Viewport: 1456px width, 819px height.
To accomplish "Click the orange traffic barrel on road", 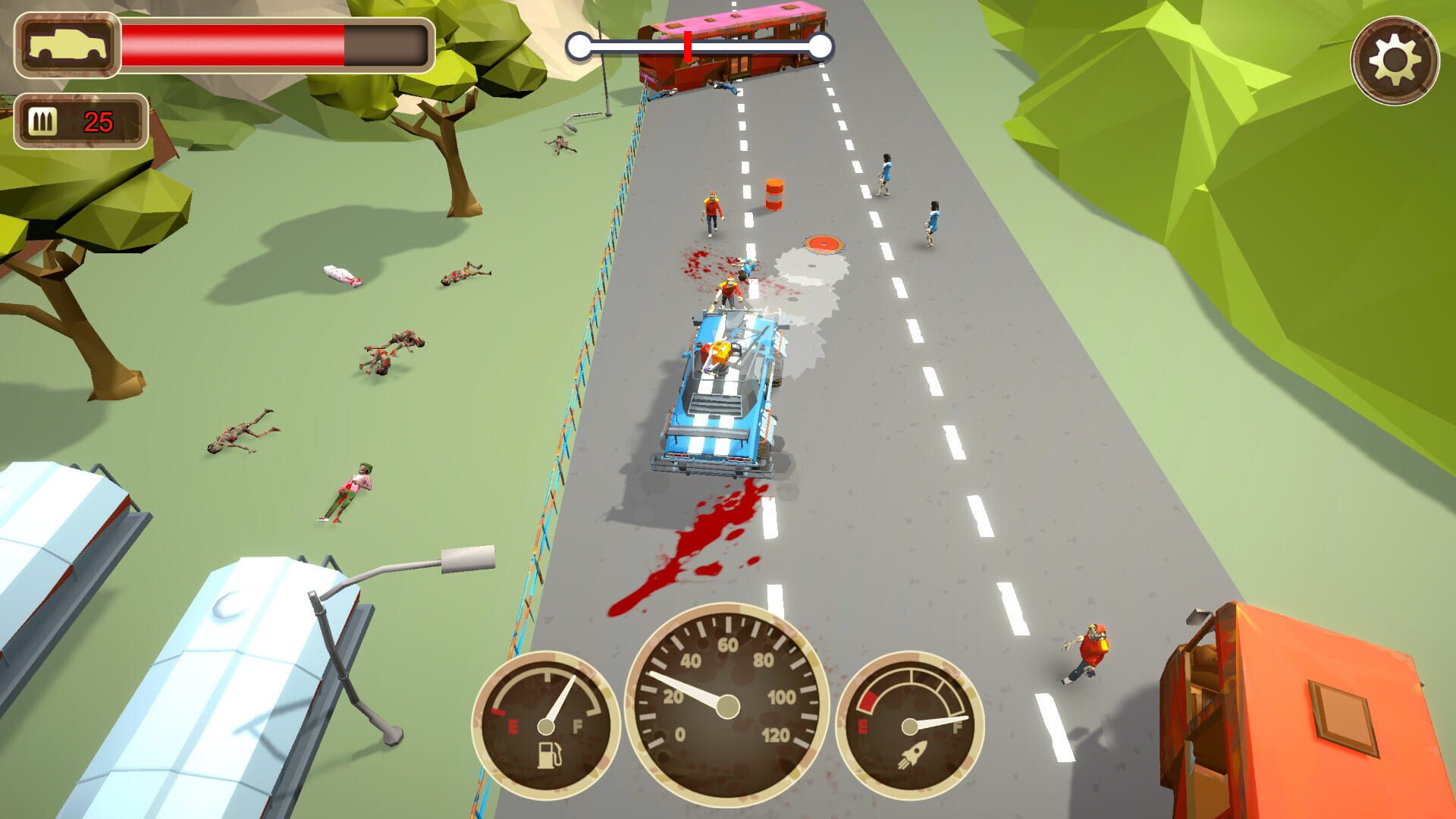I will [x=775, y=193].
